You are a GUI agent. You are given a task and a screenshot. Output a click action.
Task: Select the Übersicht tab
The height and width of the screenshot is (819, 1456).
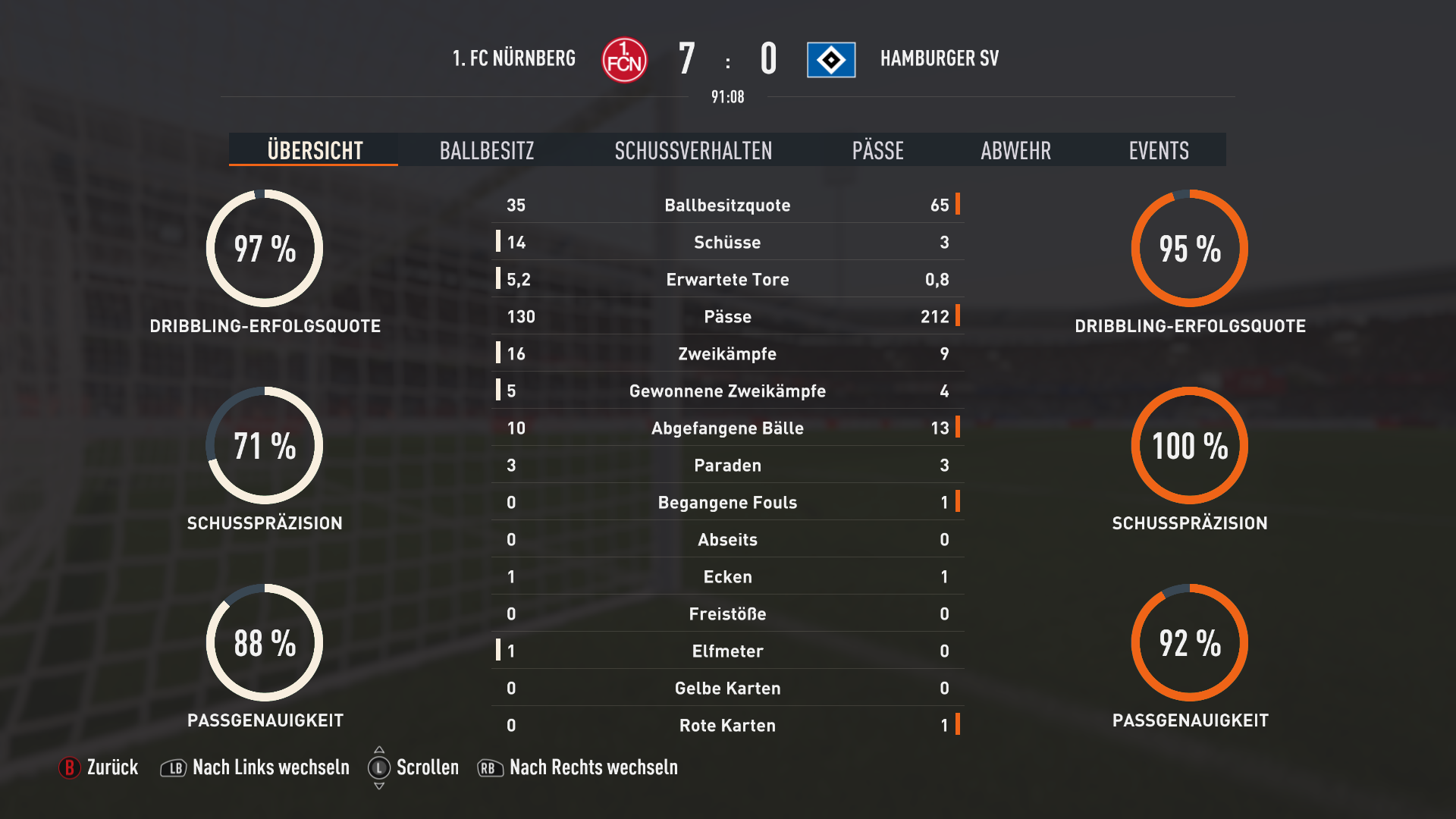tap(315, 150)
